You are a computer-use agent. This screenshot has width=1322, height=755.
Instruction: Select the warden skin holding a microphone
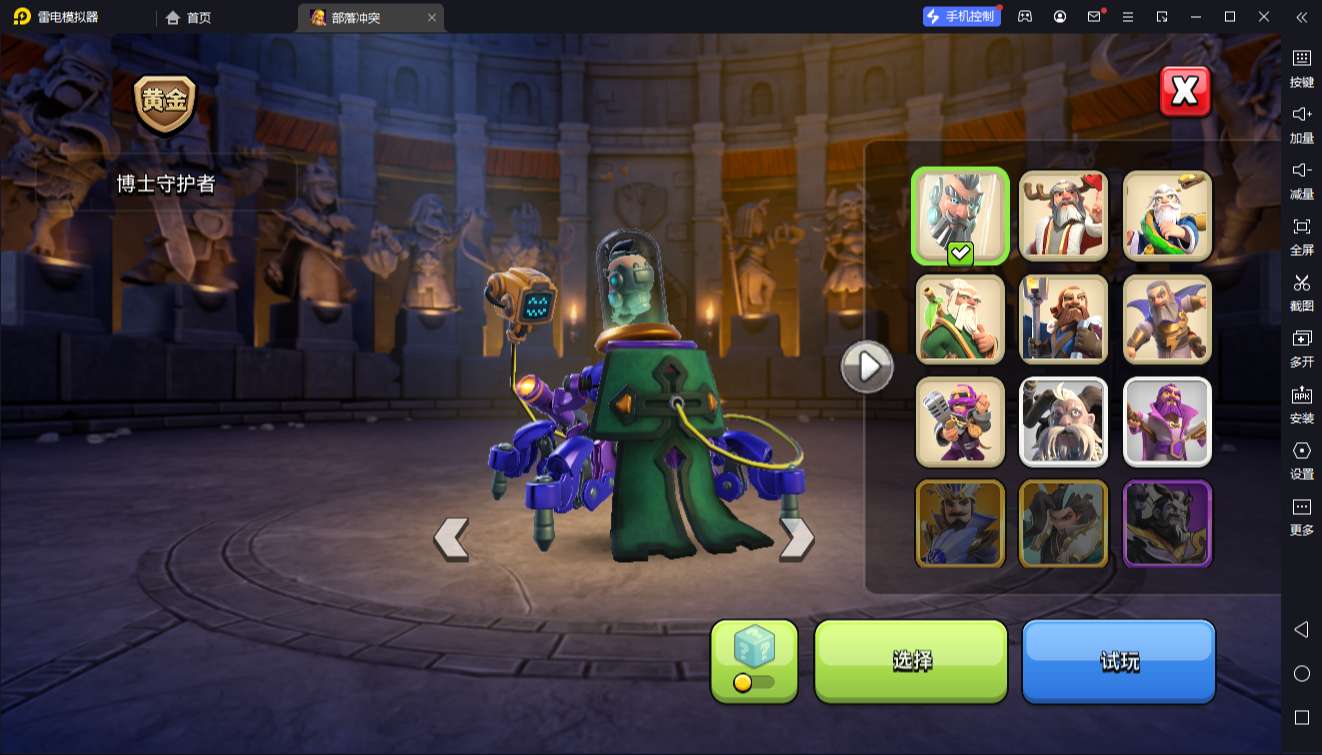click(960, 422)
